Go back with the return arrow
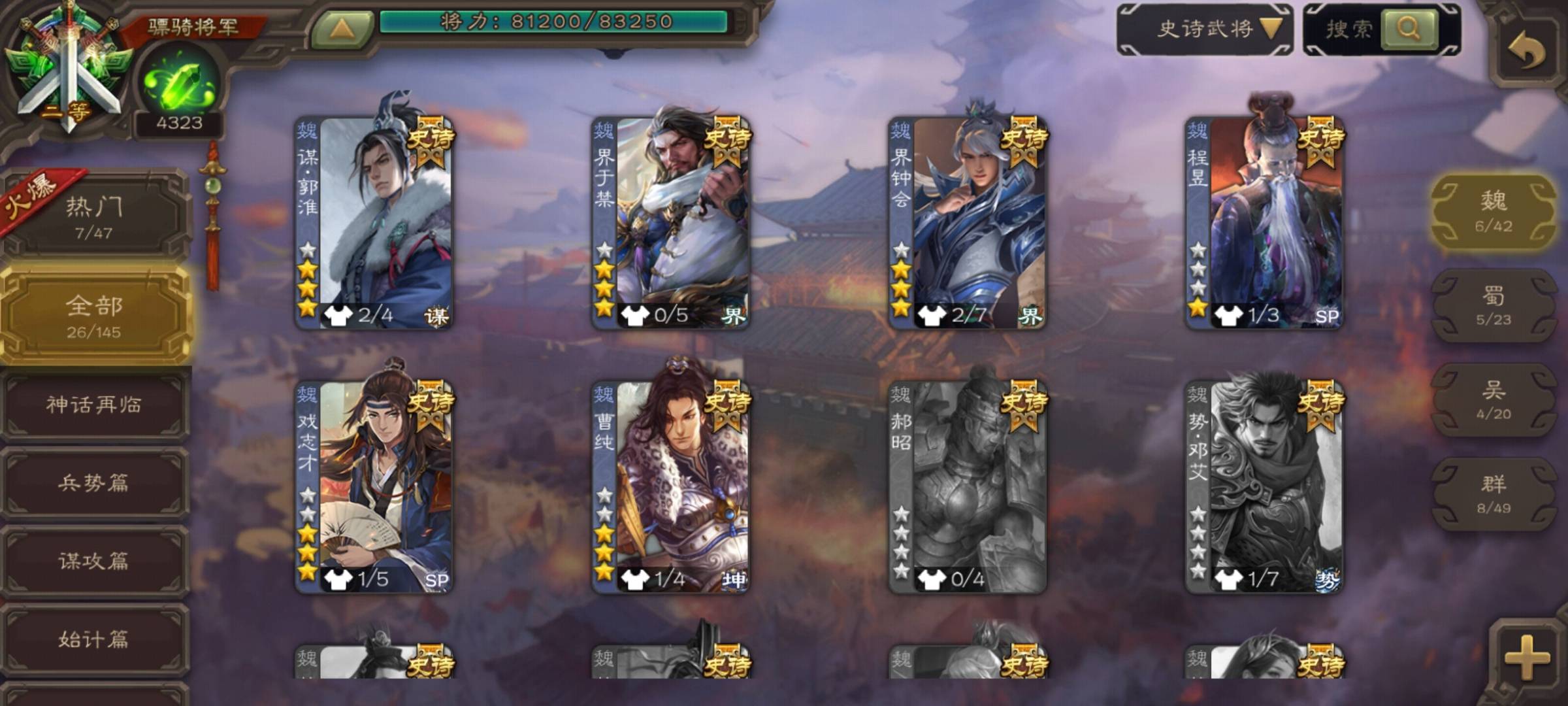Viewport: 1568px width, 706px height. (1527, 50)
